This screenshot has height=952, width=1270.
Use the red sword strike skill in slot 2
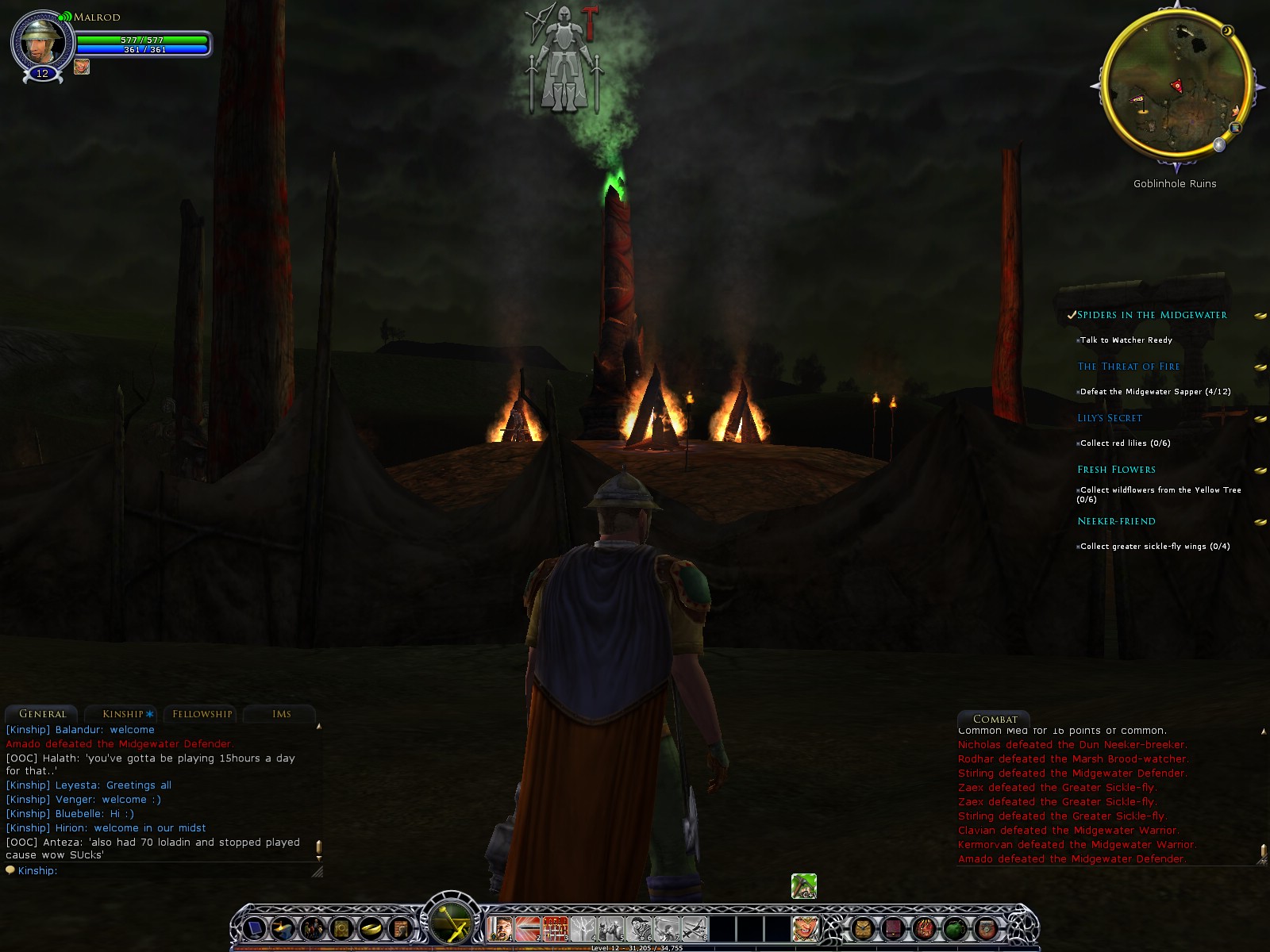(528, 928)
